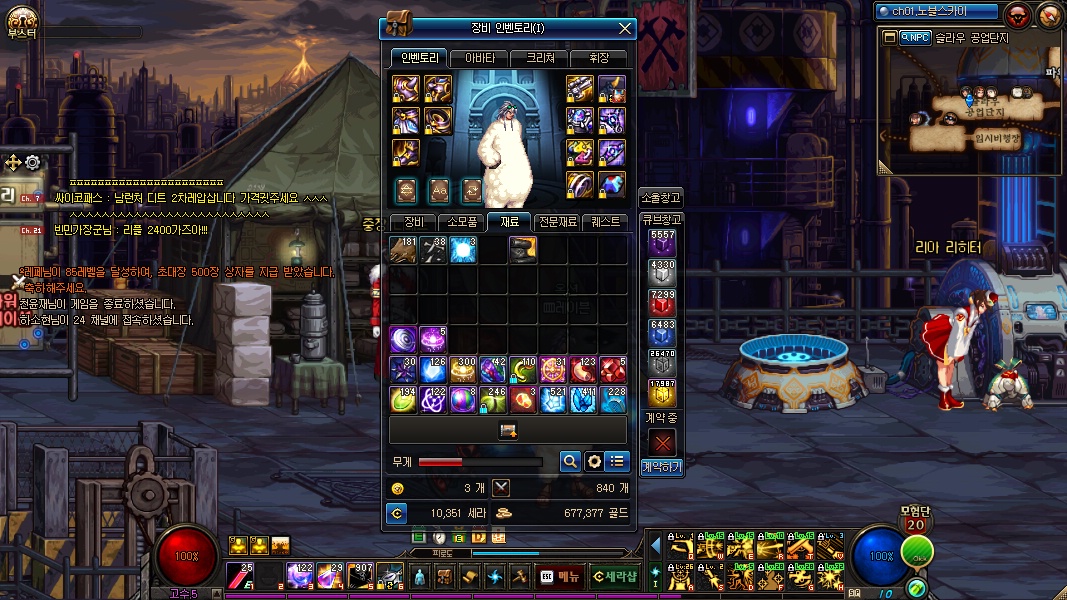The image size is (1067, 600).
Task: Click the inventory search magnifier button
Action: [x=570, y=461]
